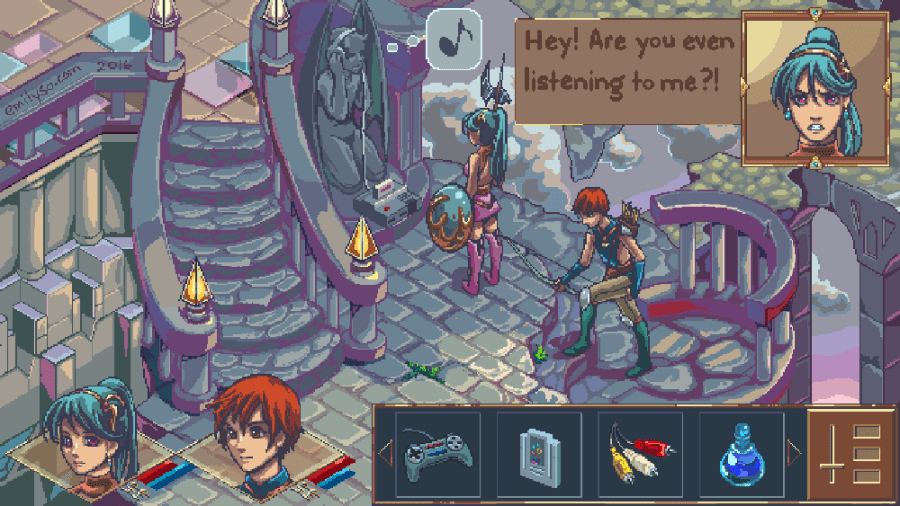Click the inventory right scroll arrow
Image resolution: width=900 pixels, height=506 pixels.
tap(794, 455)
